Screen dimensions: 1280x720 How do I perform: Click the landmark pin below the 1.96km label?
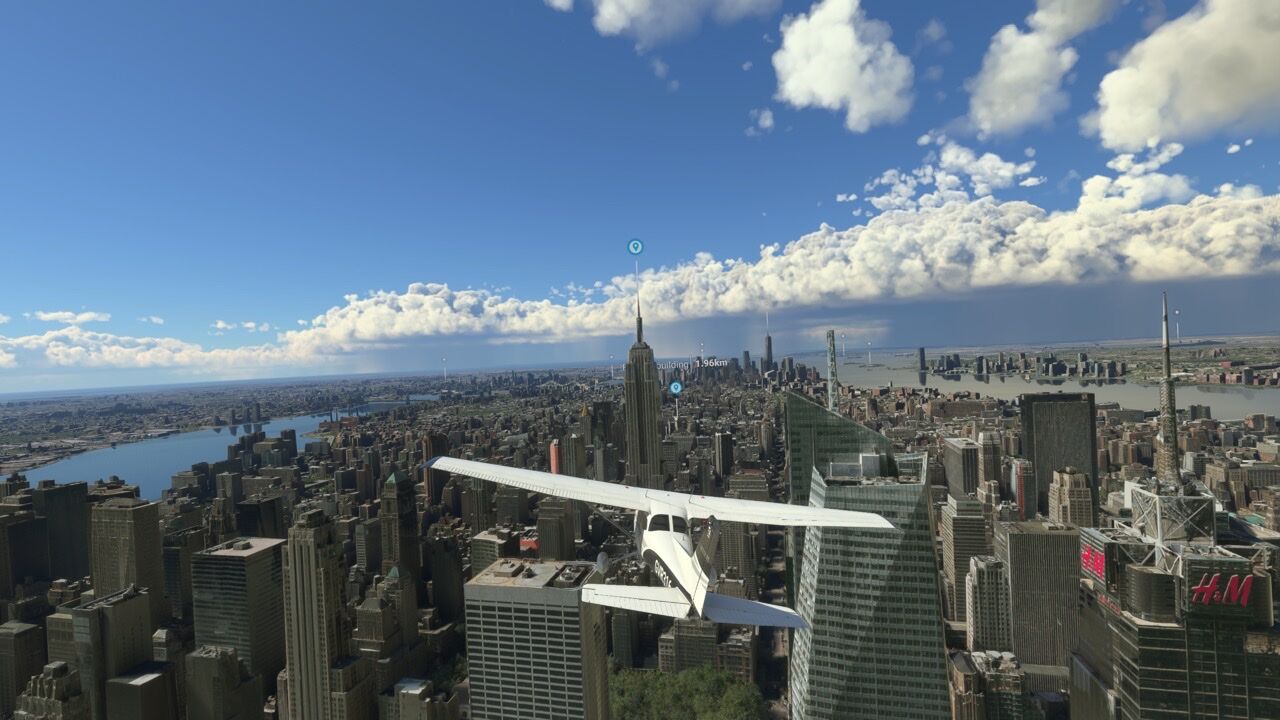click(x=676, y=387)
